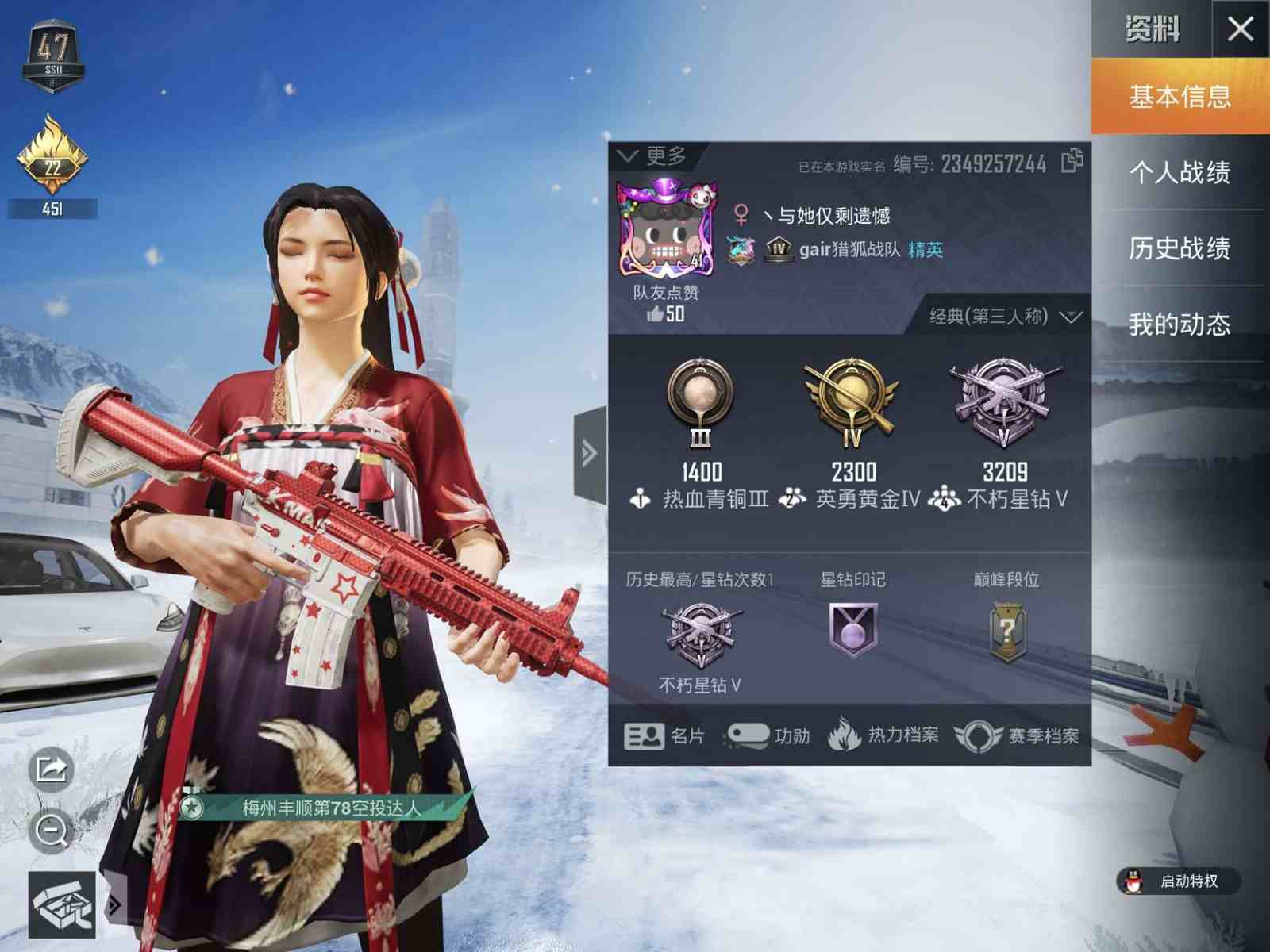
Task: Click the zoom-out magnifier icon
Action: (52, 831)
